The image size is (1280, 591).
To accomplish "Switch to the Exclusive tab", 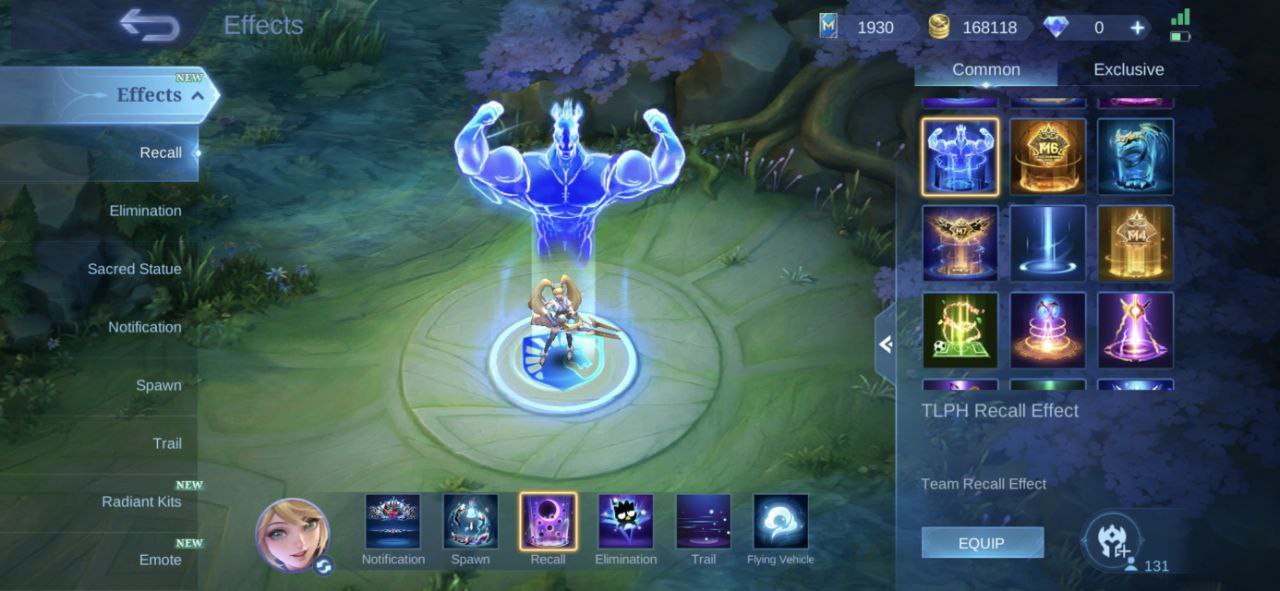I will (1128, 70).
